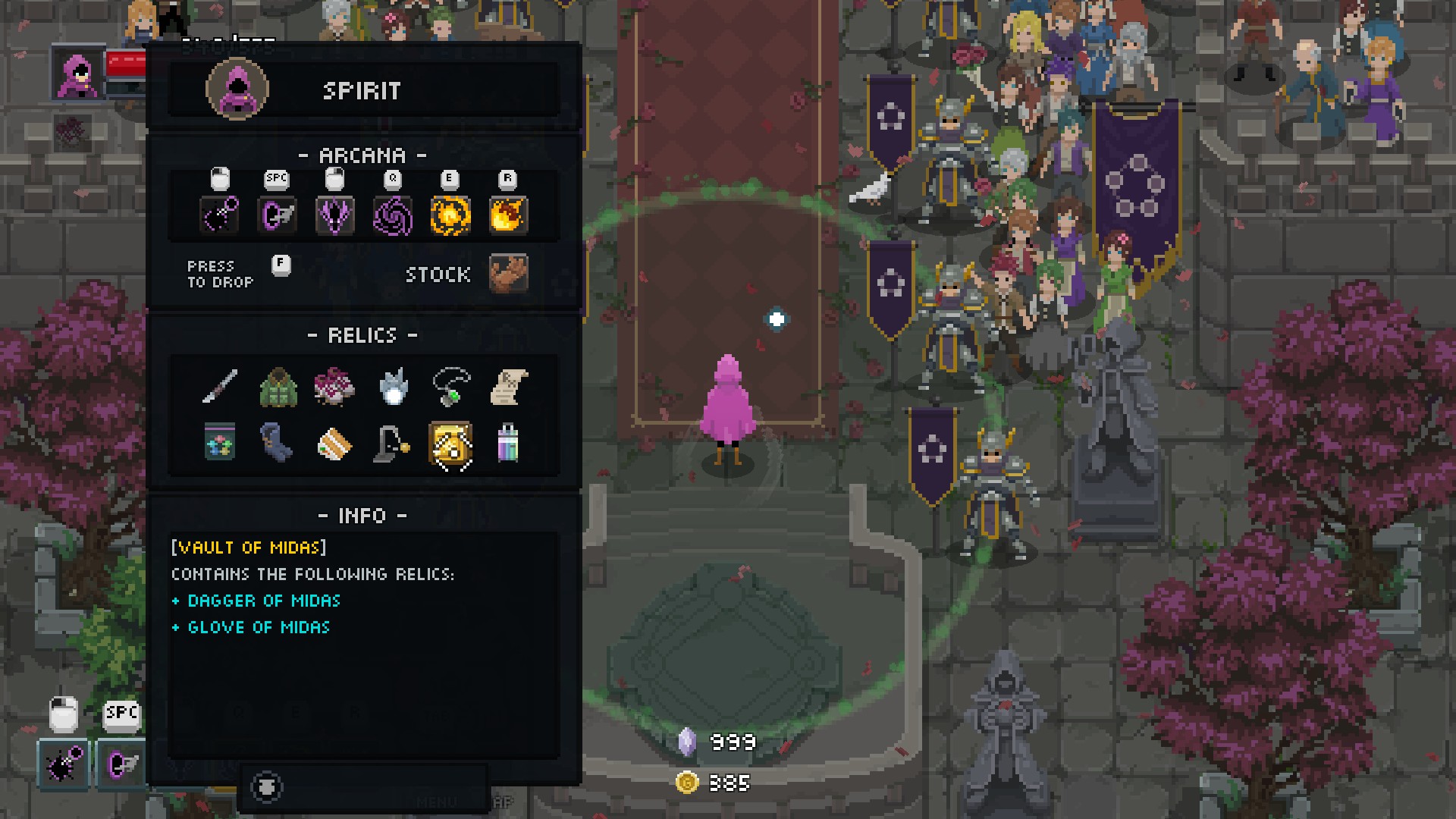Select the chaos bomb basic arcana slot
The image size is (1456, 819).
(220, 215)
